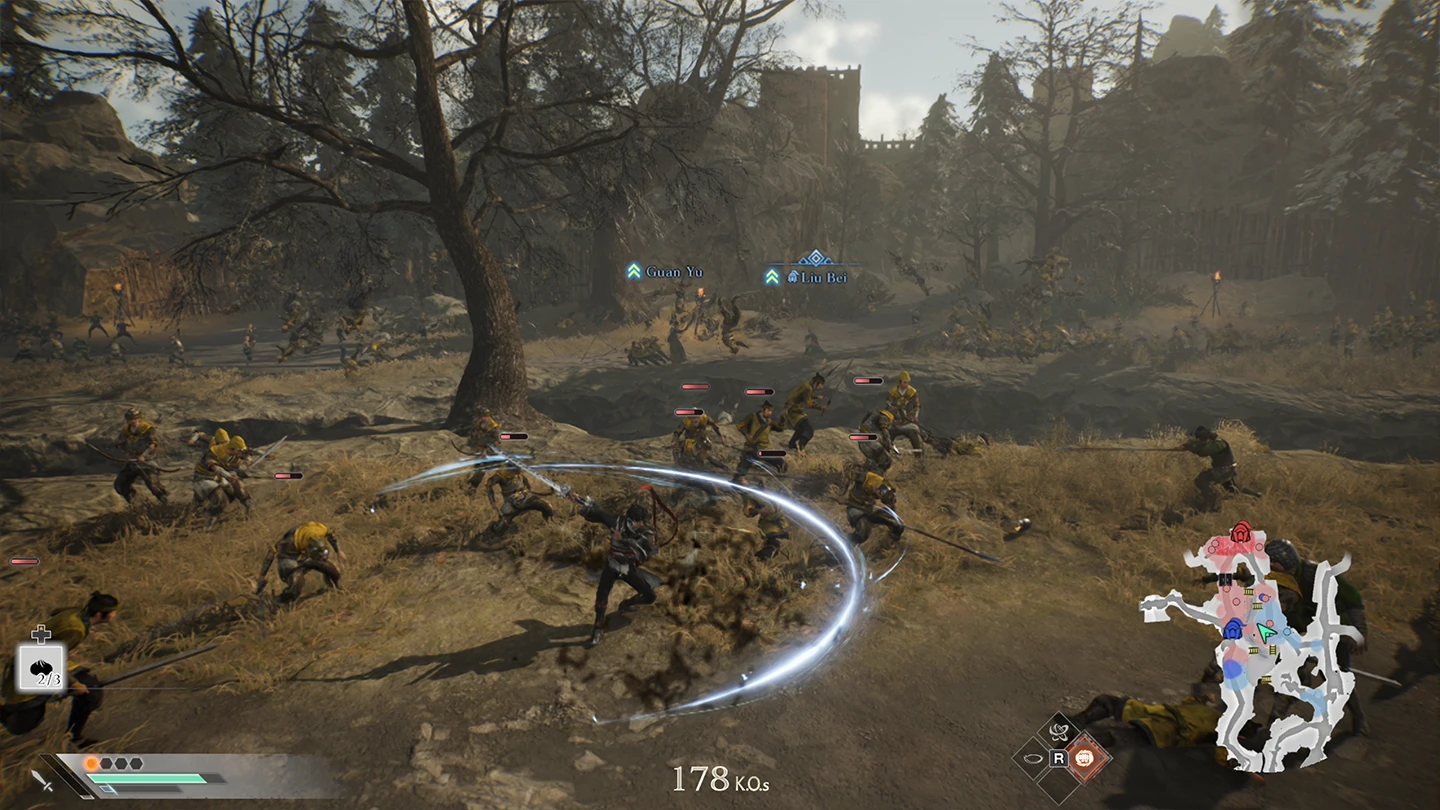Viewport: 1440px width, 810px height.
Task: Expand the chevron marker above Liu Bei's nameplate
Action: point(771,277)
